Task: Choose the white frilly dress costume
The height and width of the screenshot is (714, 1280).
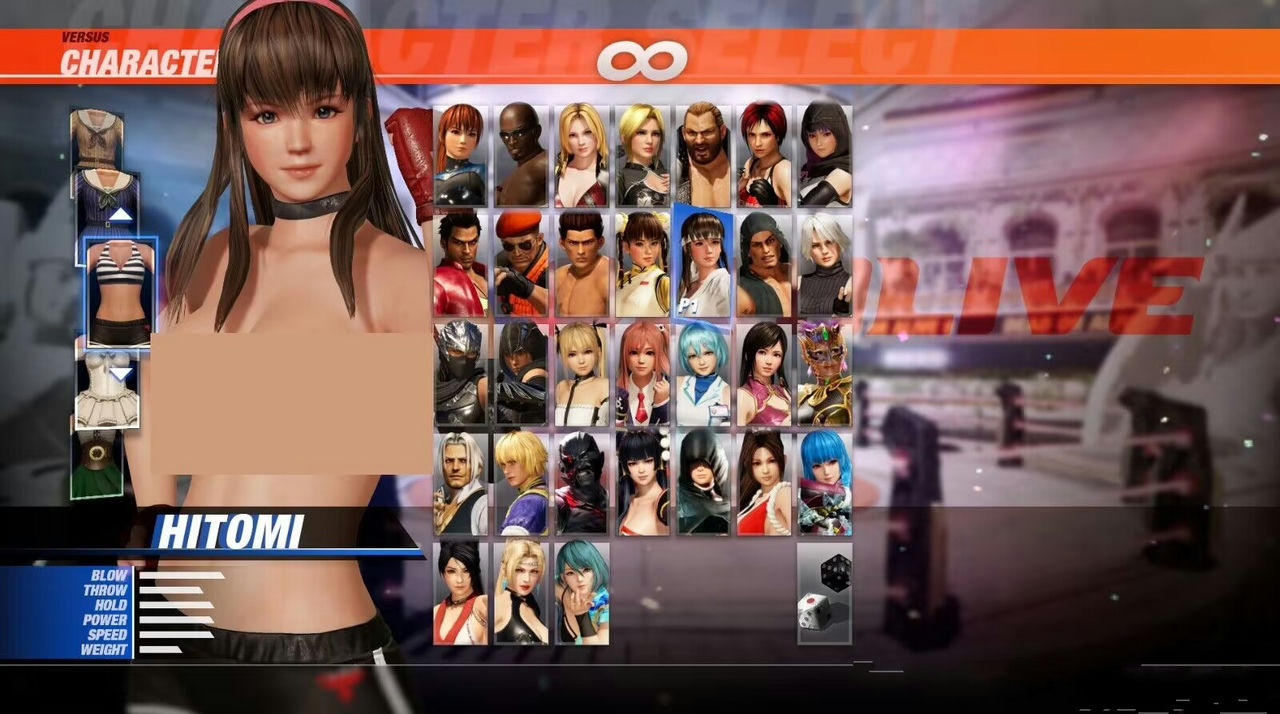Action: pos(108,391)
